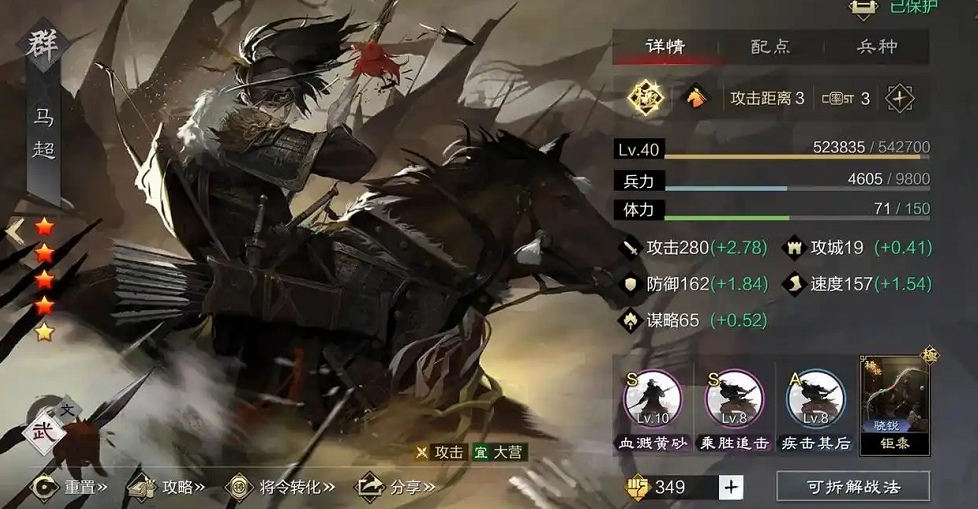978x509 pixels.
Task: Go to the previous hero with the left arrow
Action: pos(14,232)
